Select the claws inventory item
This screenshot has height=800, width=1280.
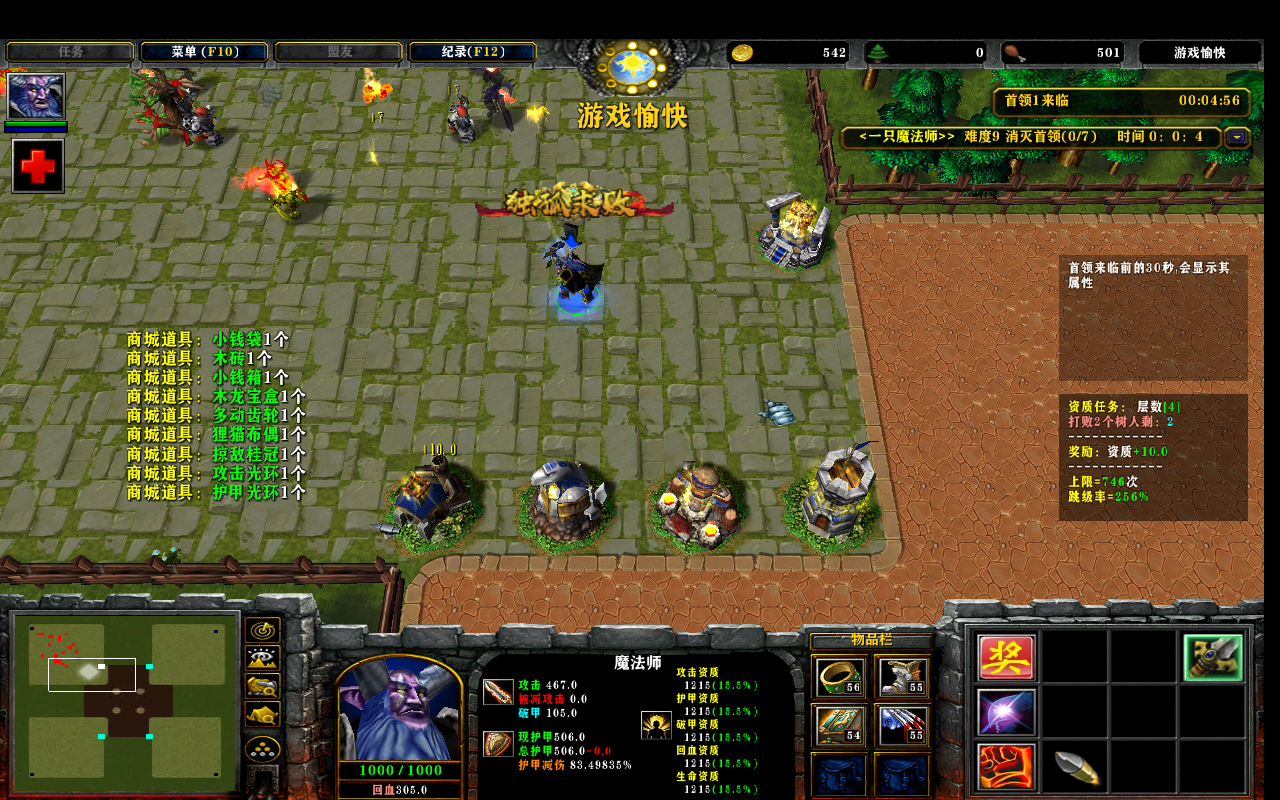click(x=902, y=725)
